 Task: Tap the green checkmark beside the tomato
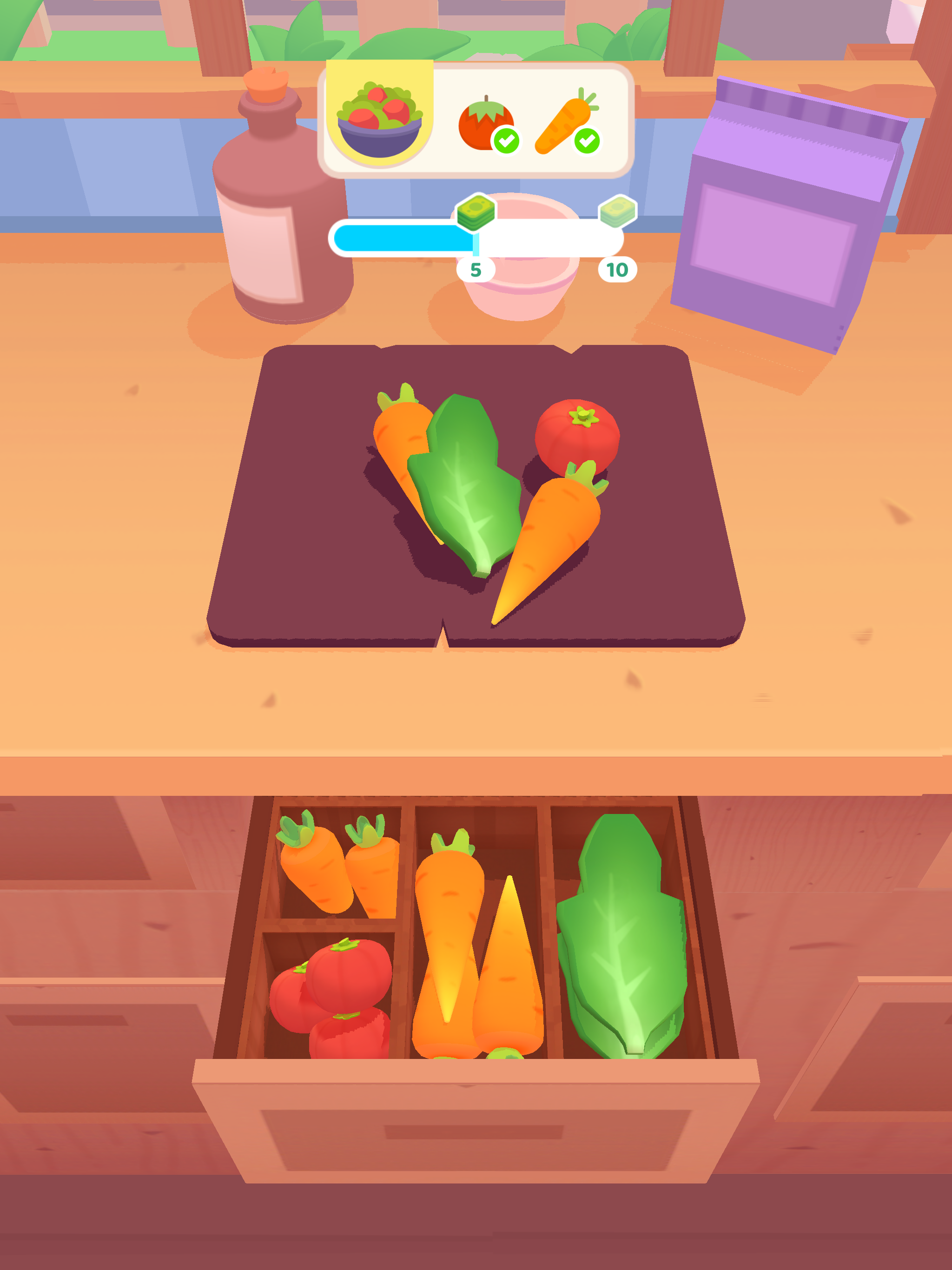point(505,139)
